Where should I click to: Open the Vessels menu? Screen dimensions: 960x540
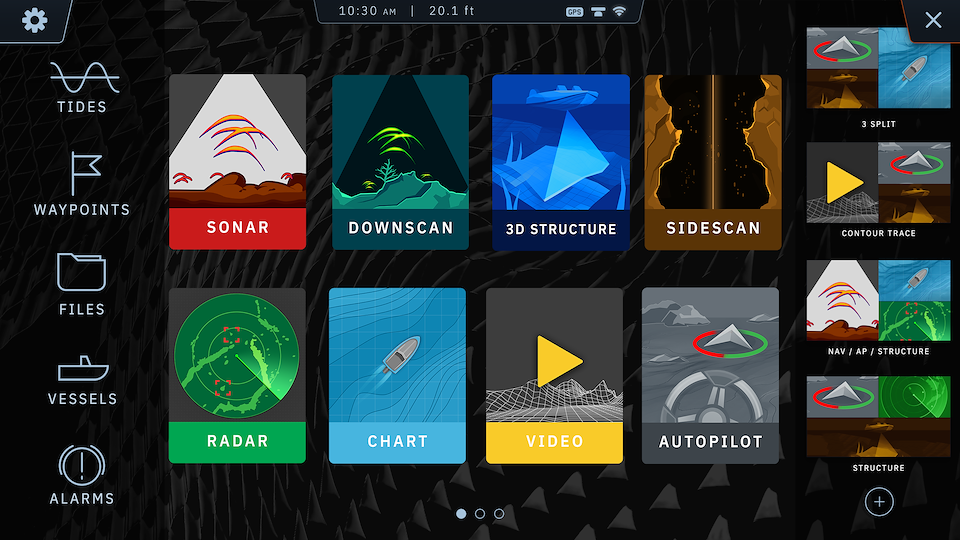(x=82, y=379)
